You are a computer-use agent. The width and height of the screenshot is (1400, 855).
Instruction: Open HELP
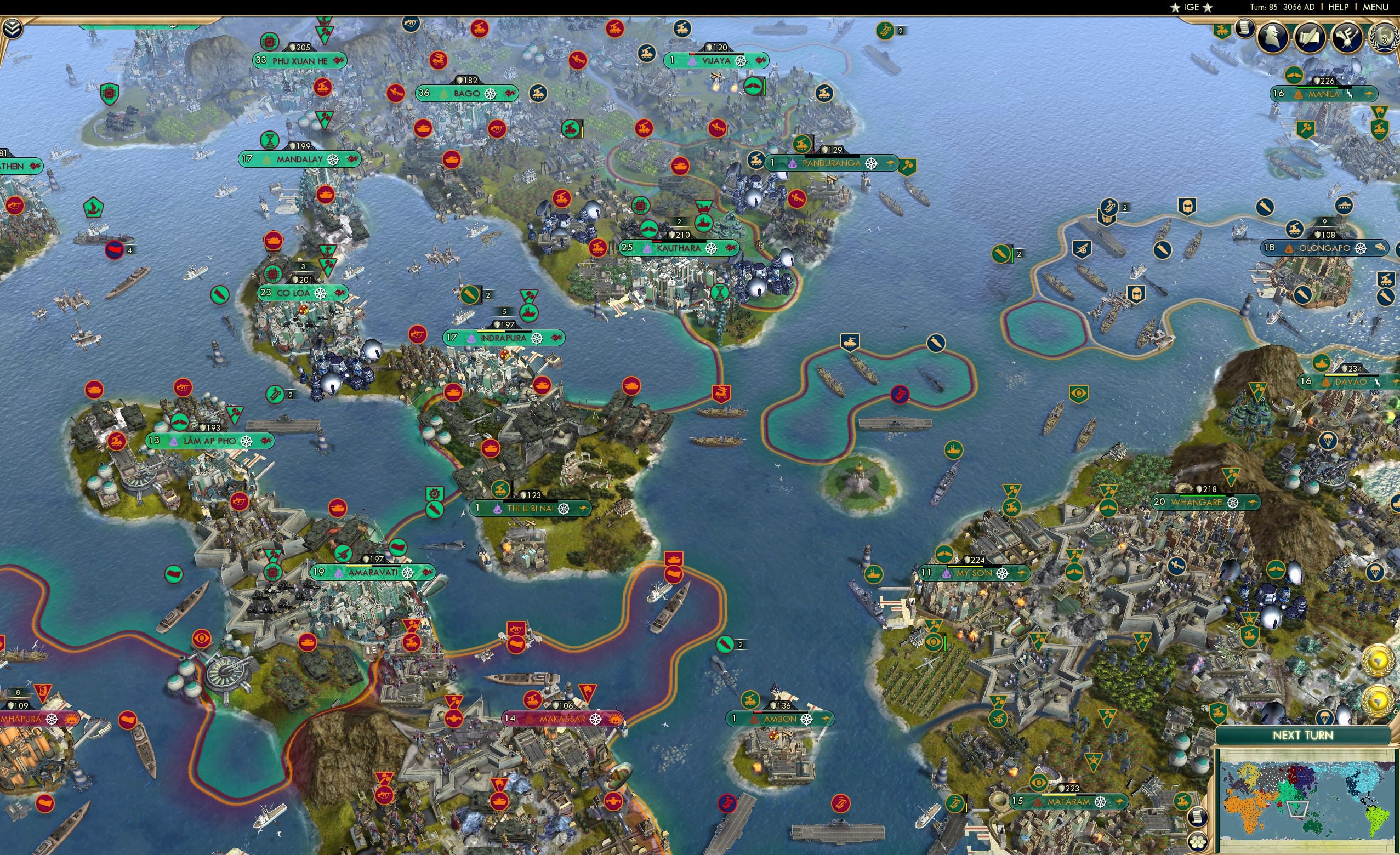[1339, 7]
